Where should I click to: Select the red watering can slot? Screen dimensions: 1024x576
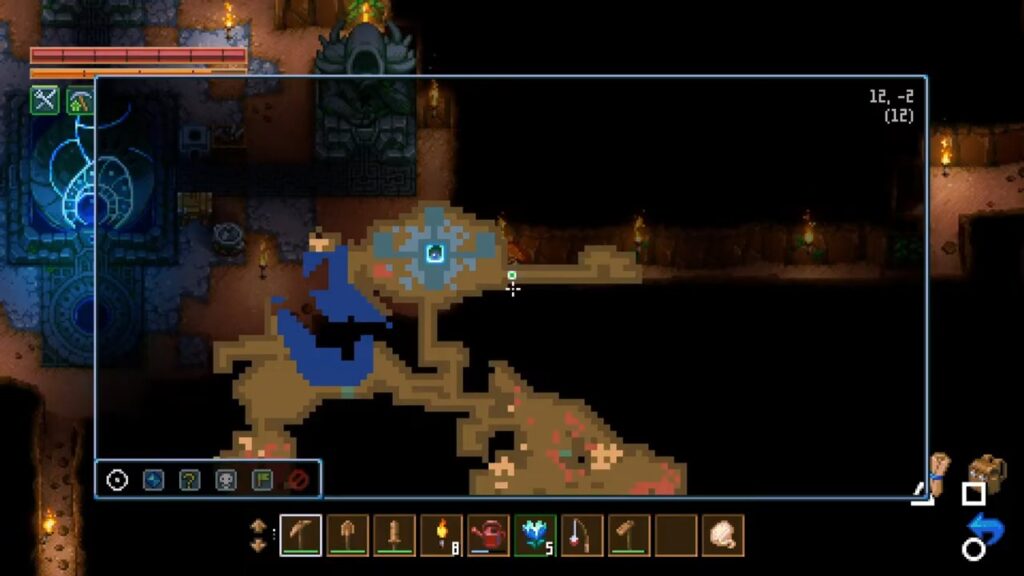(488, 535)
